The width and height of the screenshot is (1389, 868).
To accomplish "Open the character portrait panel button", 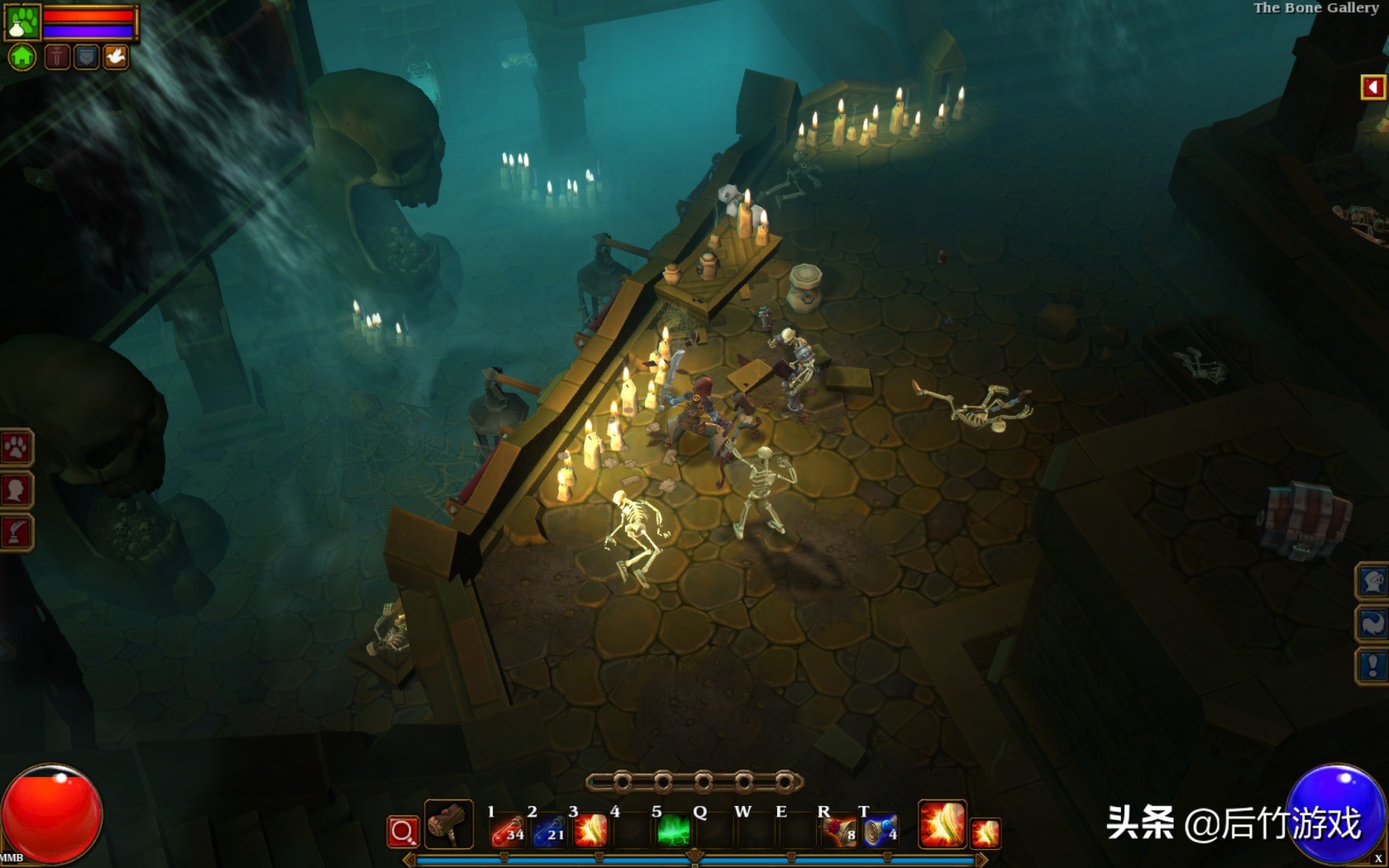I will point(16,490).
